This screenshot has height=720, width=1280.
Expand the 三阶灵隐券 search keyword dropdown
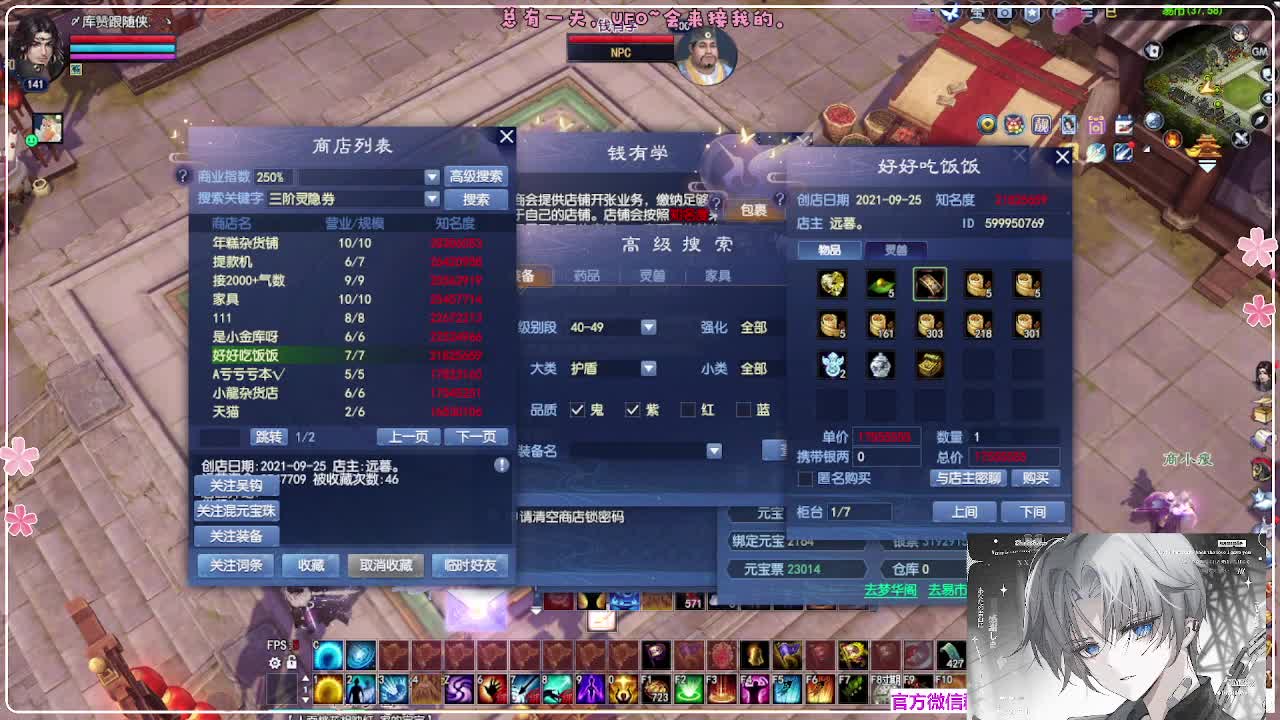coord(434,199)
